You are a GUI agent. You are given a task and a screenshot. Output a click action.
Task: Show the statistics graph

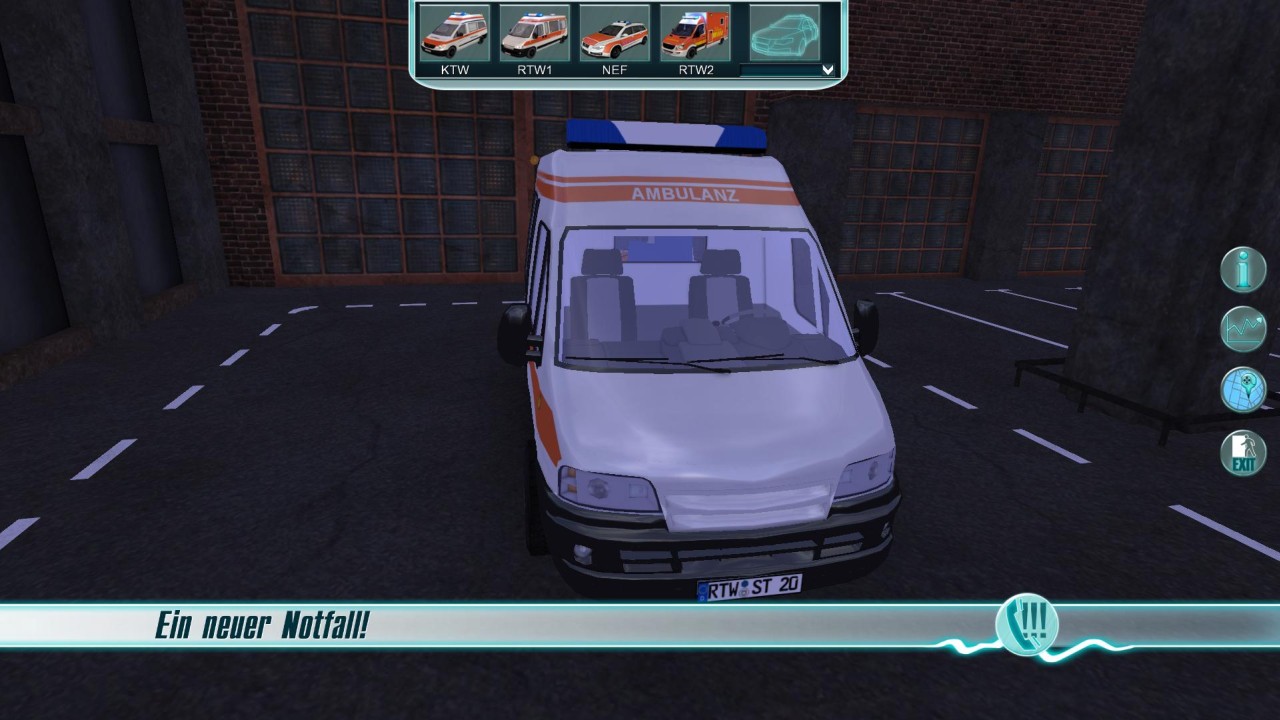pyautogui.click(x=1243, y=329)
